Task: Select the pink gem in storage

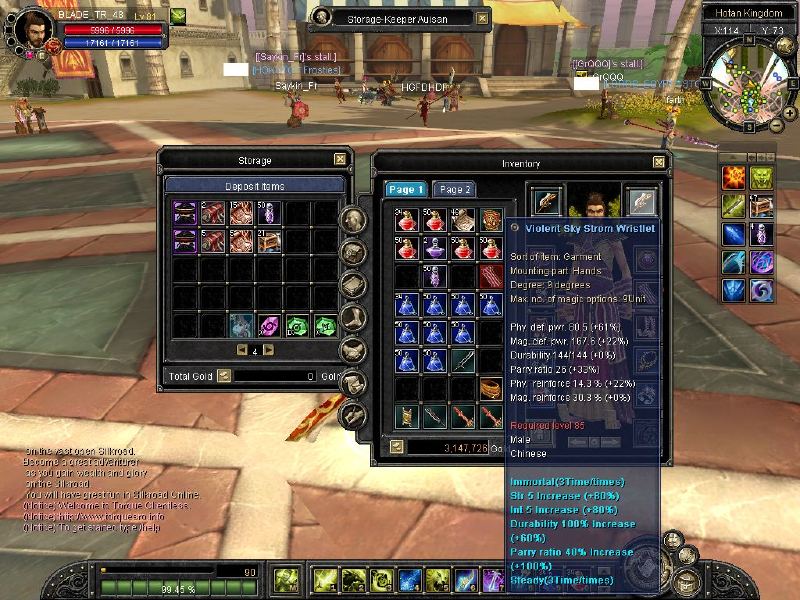Action: click(268, 325)
